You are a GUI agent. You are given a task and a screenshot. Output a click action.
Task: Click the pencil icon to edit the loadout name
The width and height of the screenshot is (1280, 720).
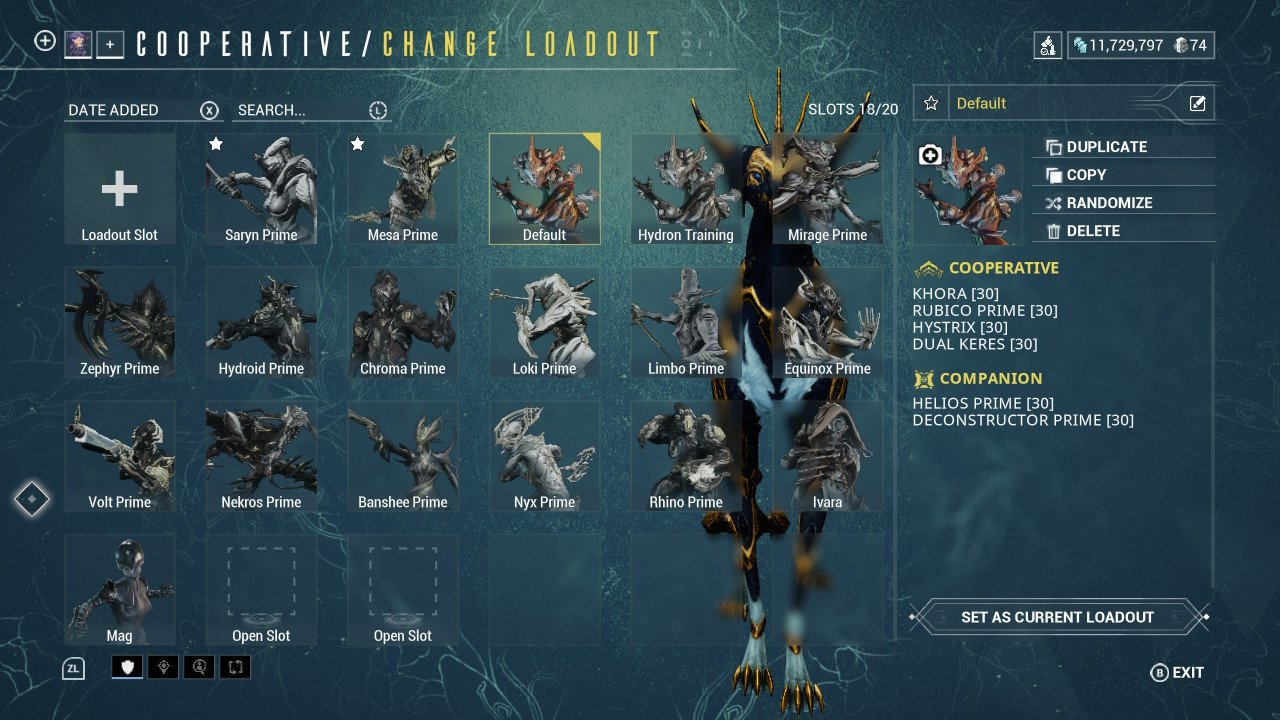(1197, 102)
